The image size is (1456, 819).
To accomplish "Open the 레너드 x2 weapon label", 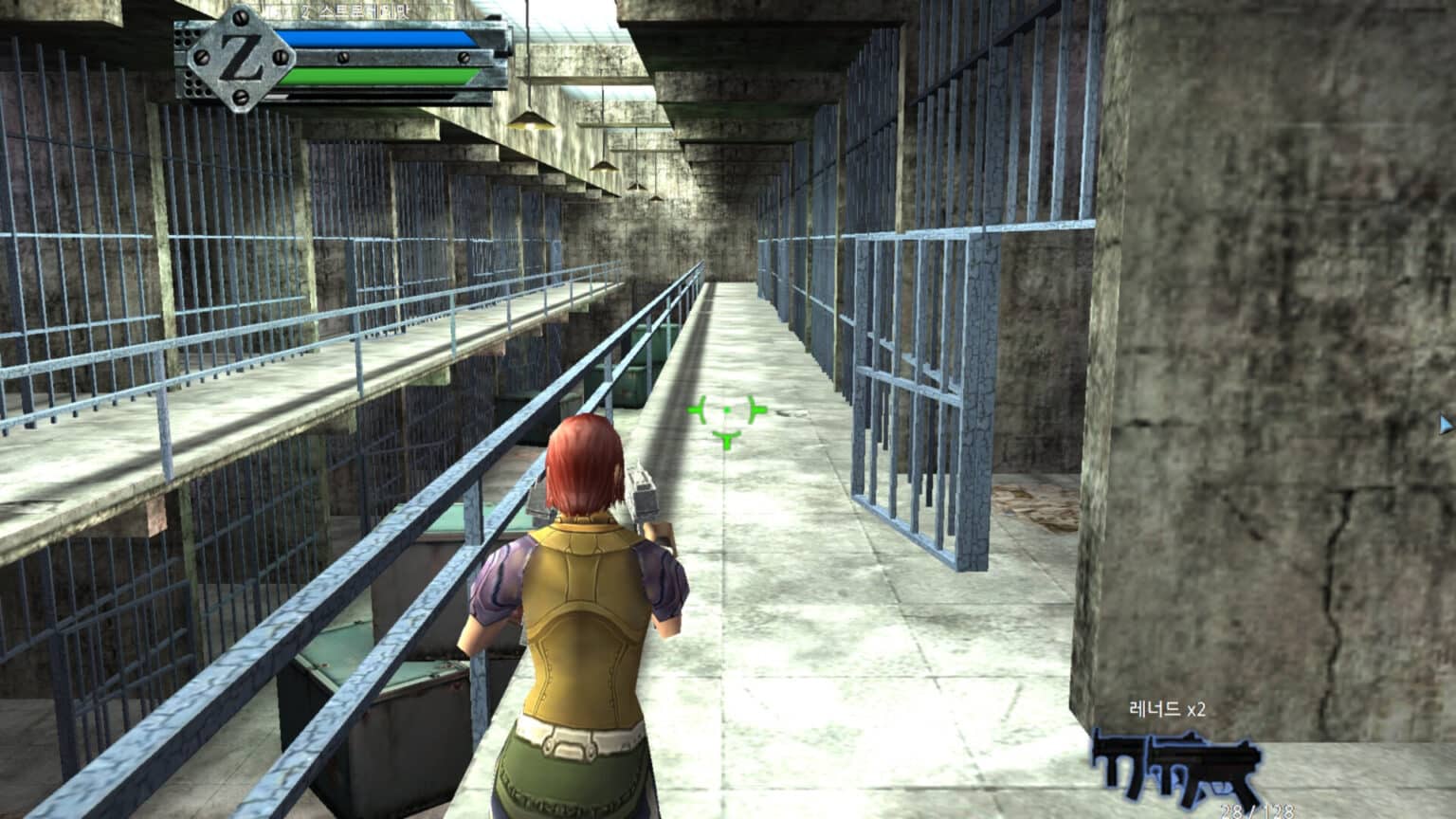I will [1166, 706].
